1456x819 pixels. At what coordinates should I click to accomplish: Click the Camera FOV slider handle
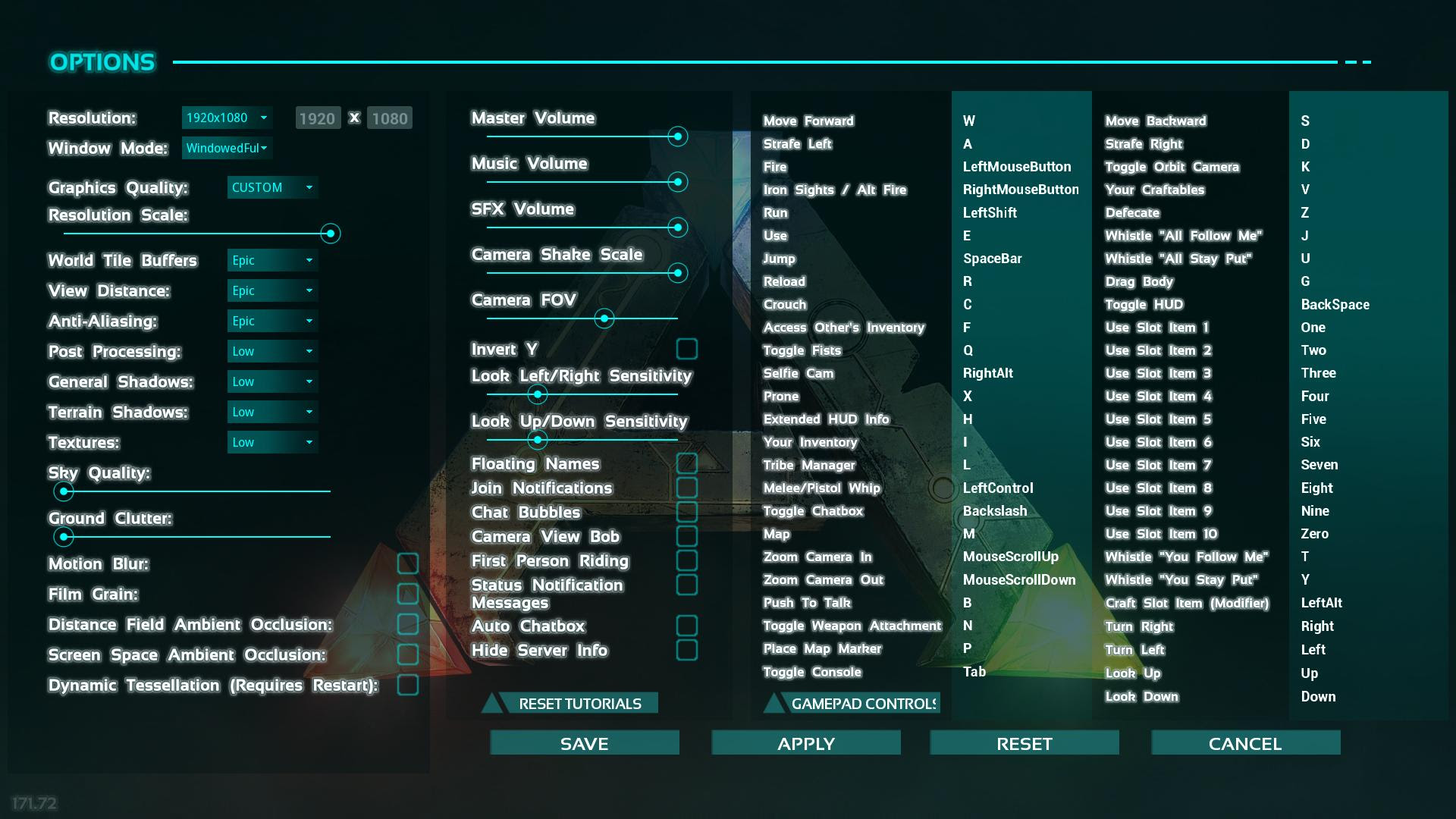604,318
